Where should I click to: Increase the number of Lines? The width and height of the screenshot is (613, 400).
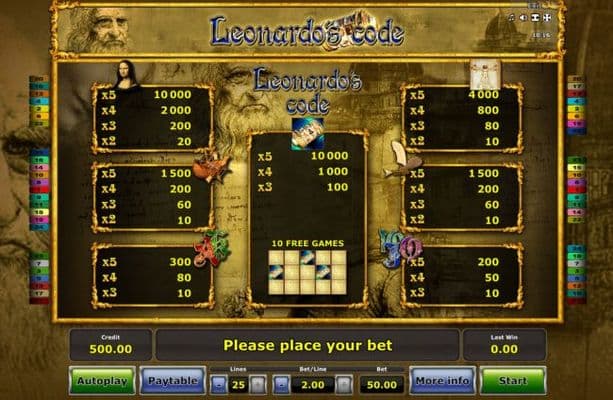[x=258, y=383]
